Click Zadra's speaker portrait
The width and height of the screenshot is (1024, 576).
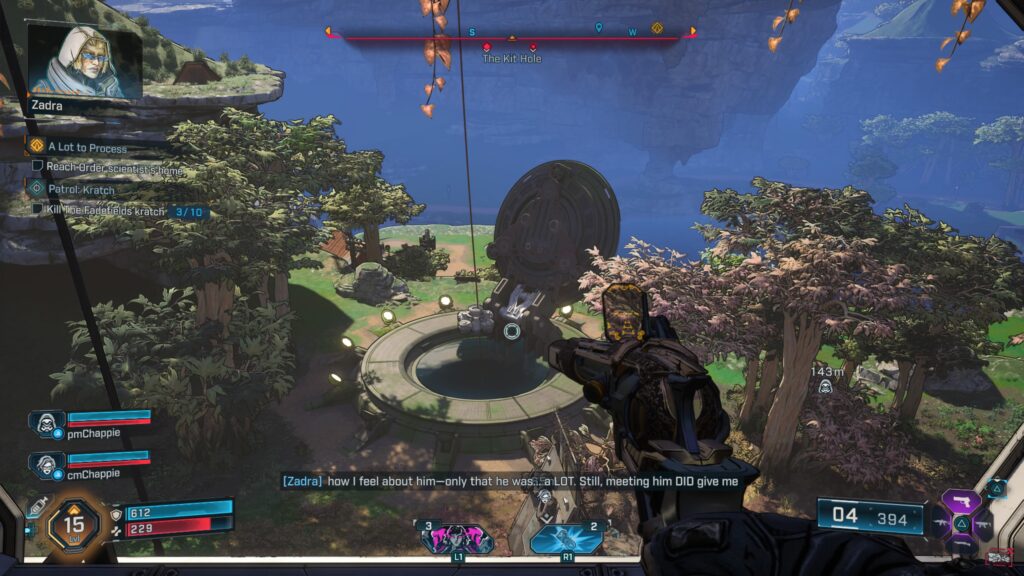point(84,62)
